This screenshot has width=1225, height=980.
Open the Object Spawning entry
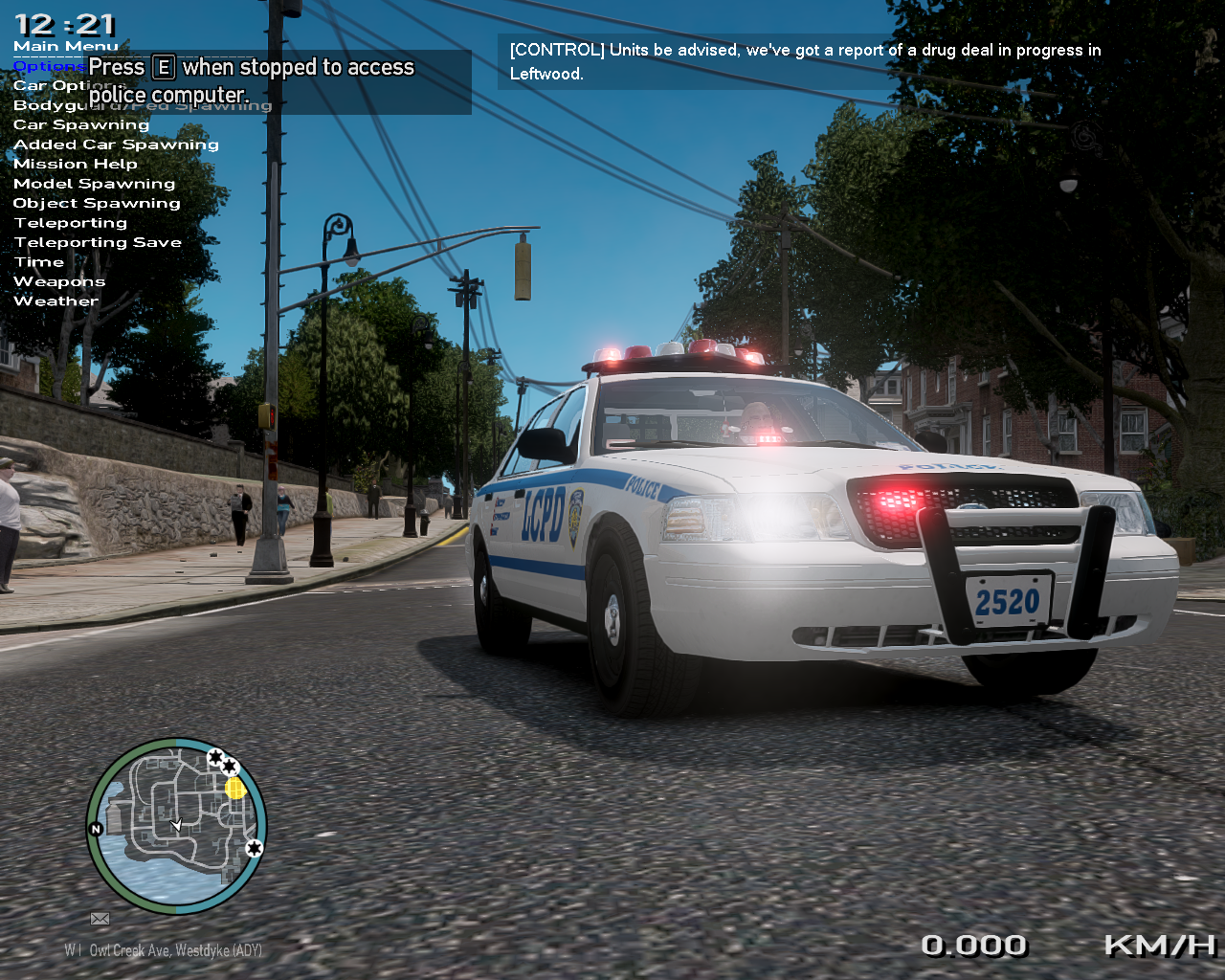click(x=97, y=203)
